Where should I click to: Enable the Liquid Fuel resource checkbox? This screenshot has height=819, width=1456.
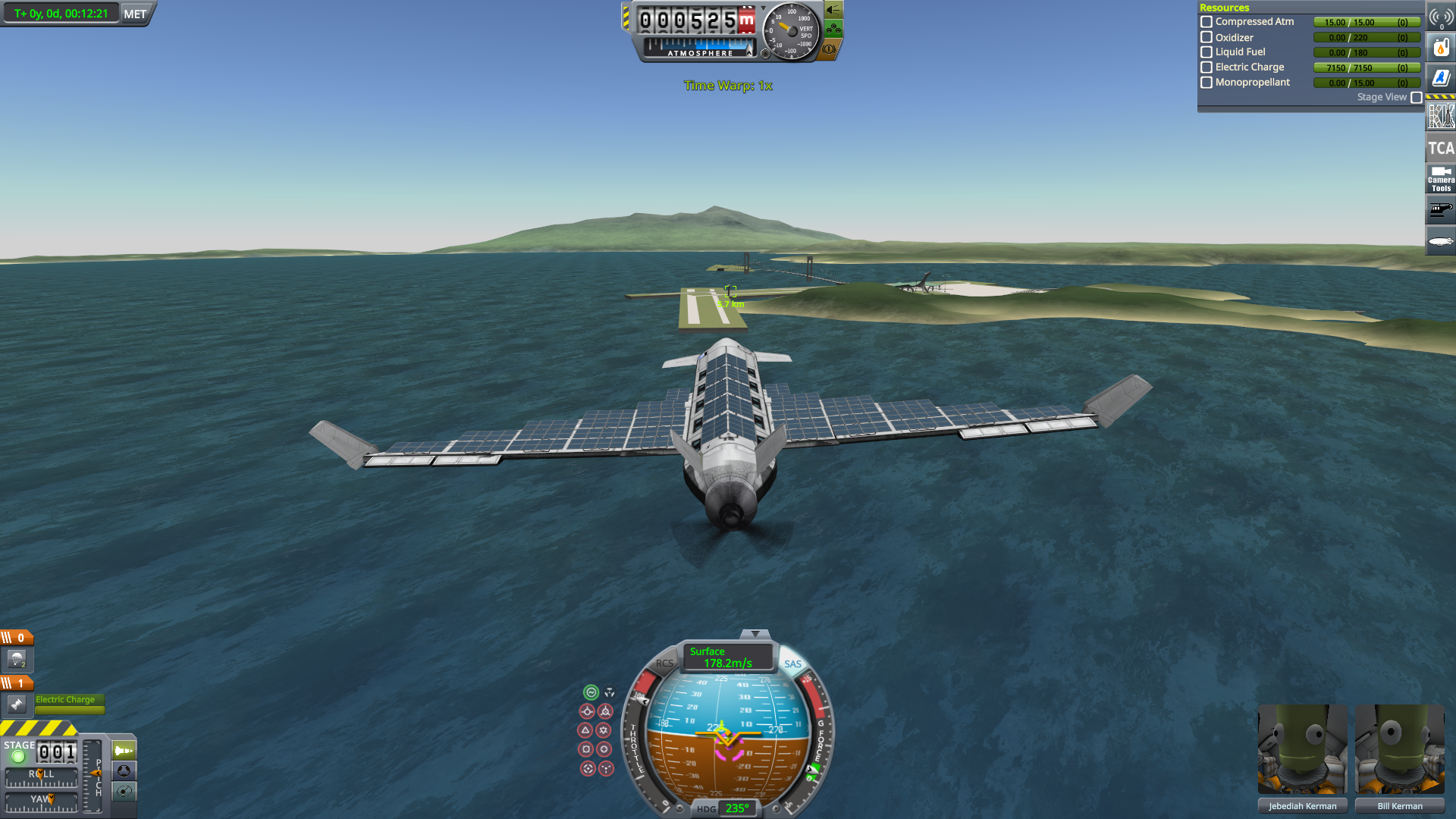pyautogui.click(x=1207, y=52)
